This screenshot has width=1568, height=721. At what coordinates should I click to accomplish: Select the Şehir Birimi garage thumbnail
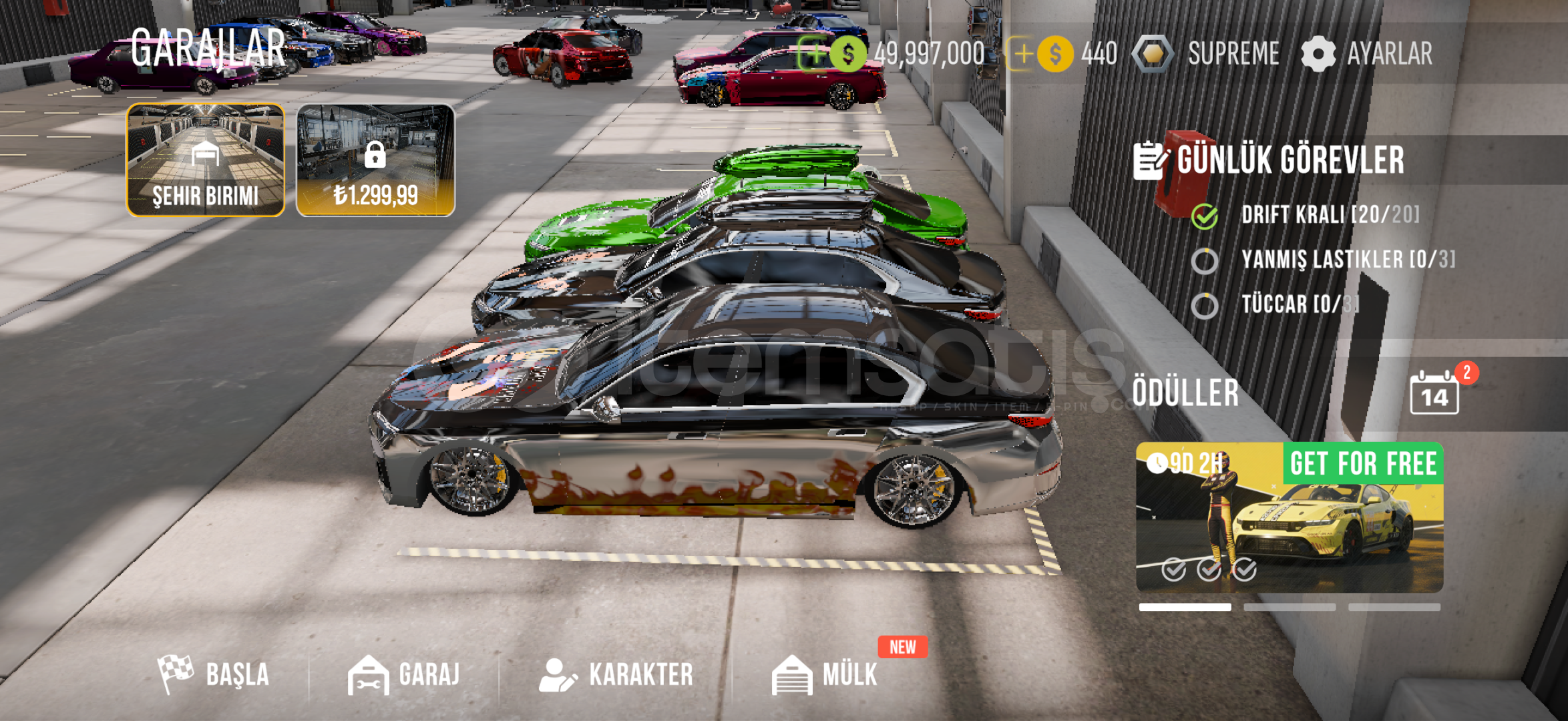click(206, 160)
